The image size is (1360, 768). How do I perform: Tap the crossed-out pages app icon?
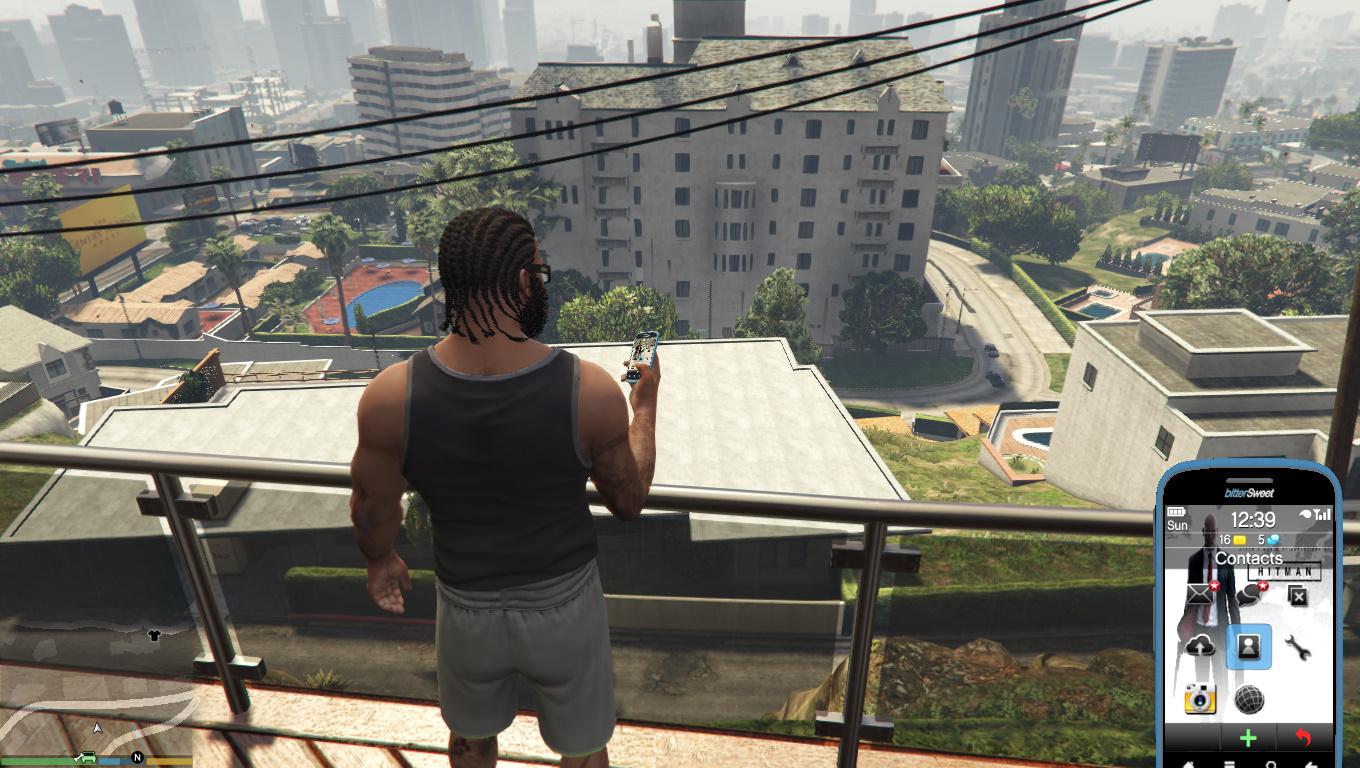pos(1298,597)
